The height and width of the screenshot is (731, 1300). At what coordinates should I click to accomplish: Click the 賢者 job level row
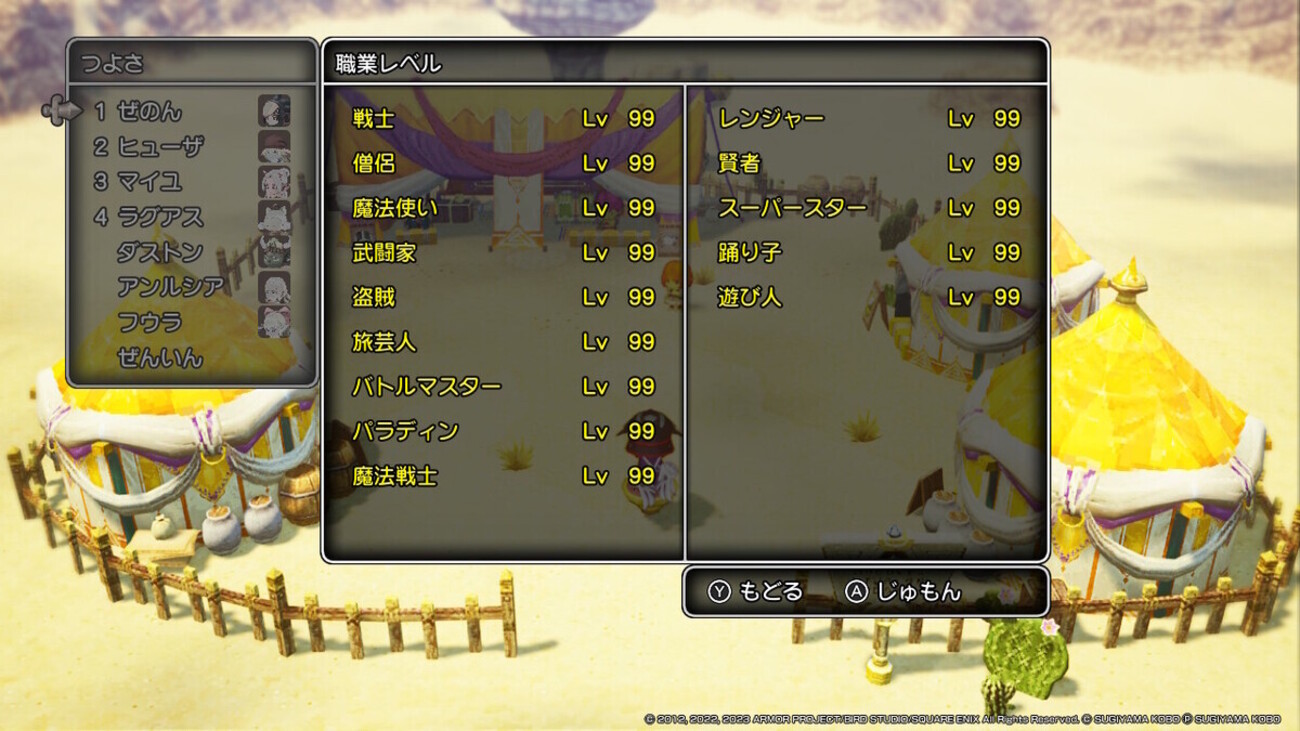pos(868,163)
